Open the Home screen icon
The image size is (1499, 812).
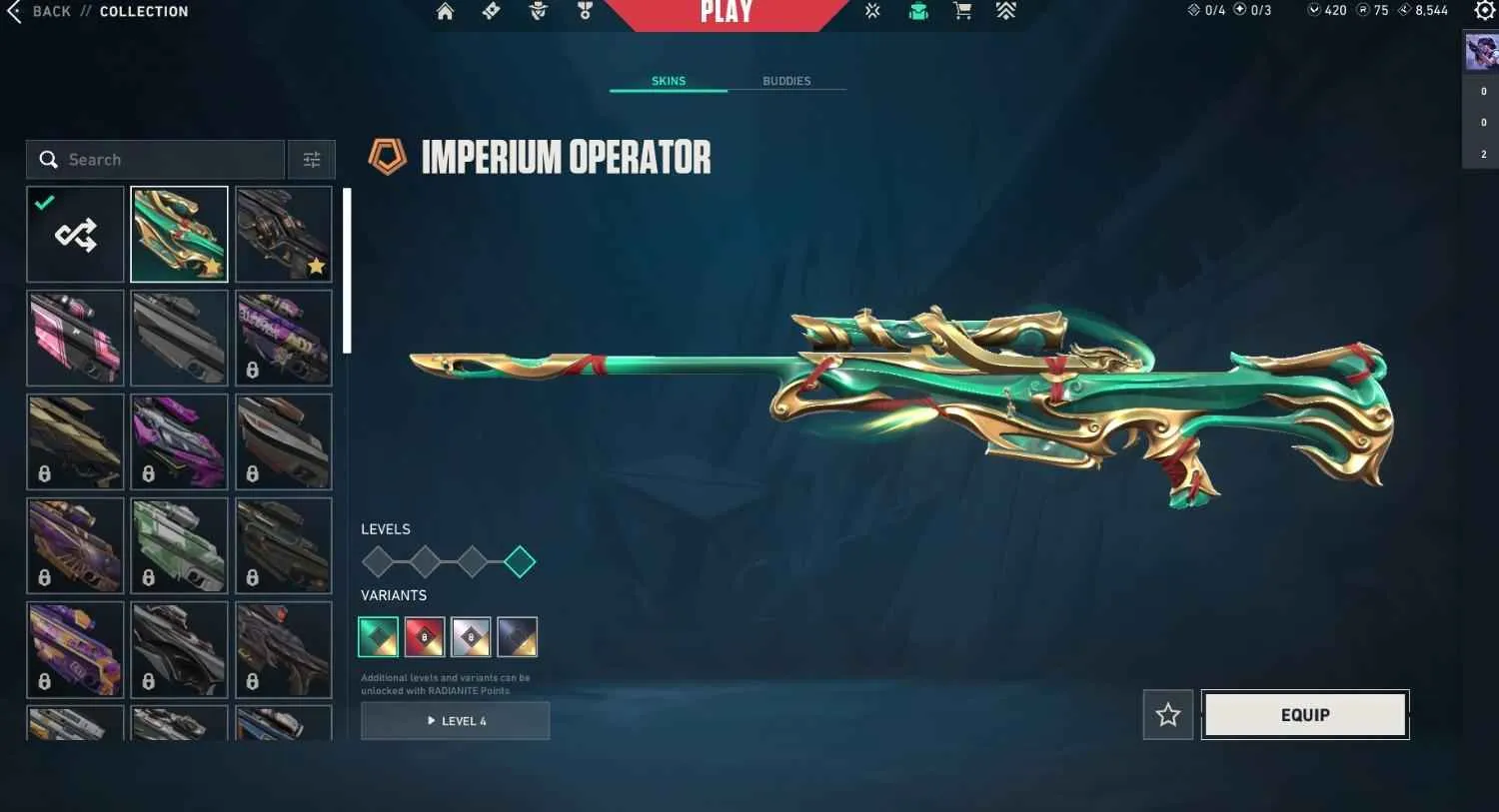click(x=446, y=12)
